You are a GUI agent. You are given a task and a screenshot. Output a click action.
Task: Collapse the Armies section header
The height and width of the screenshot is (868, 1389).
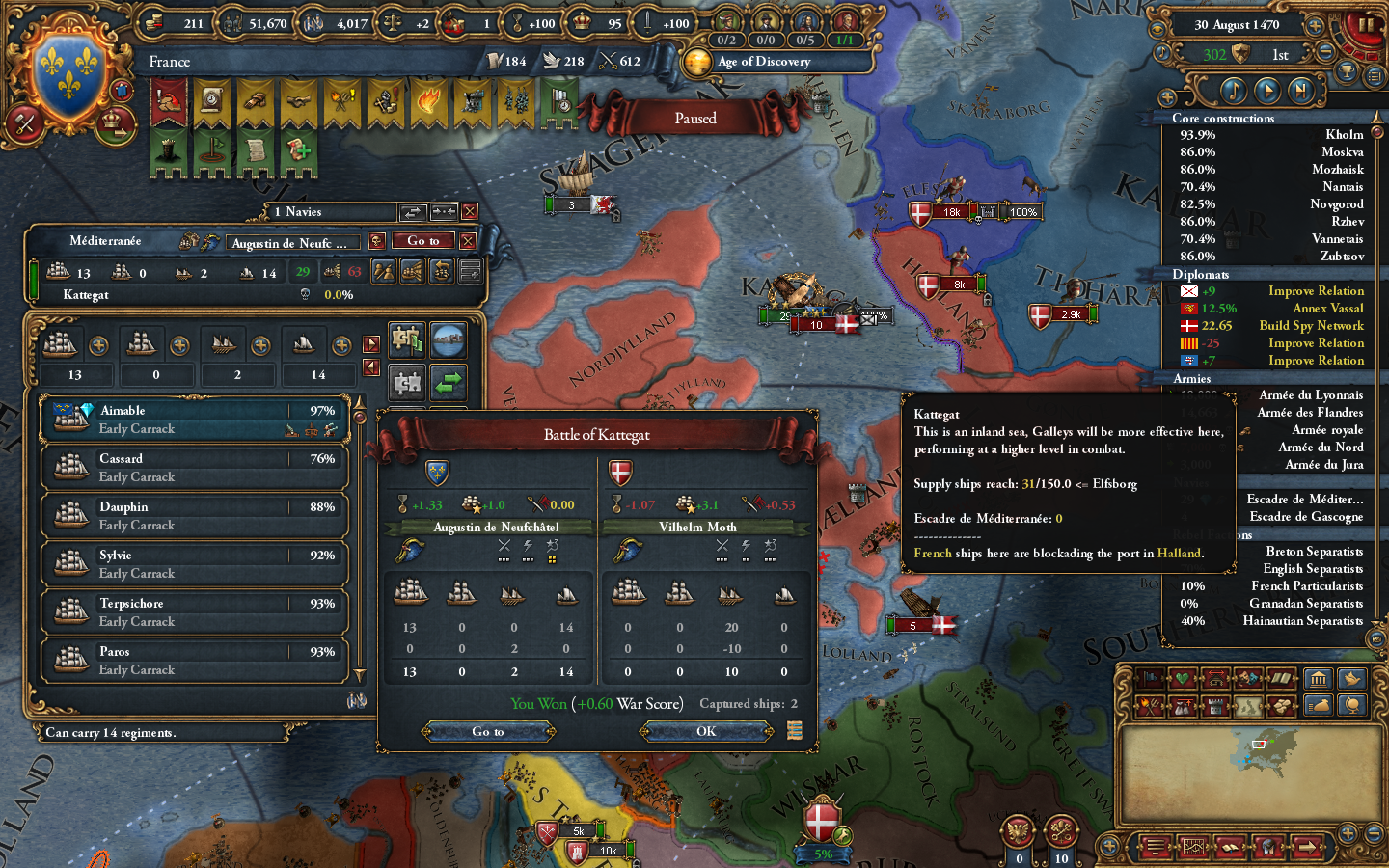coord(1191,379)
